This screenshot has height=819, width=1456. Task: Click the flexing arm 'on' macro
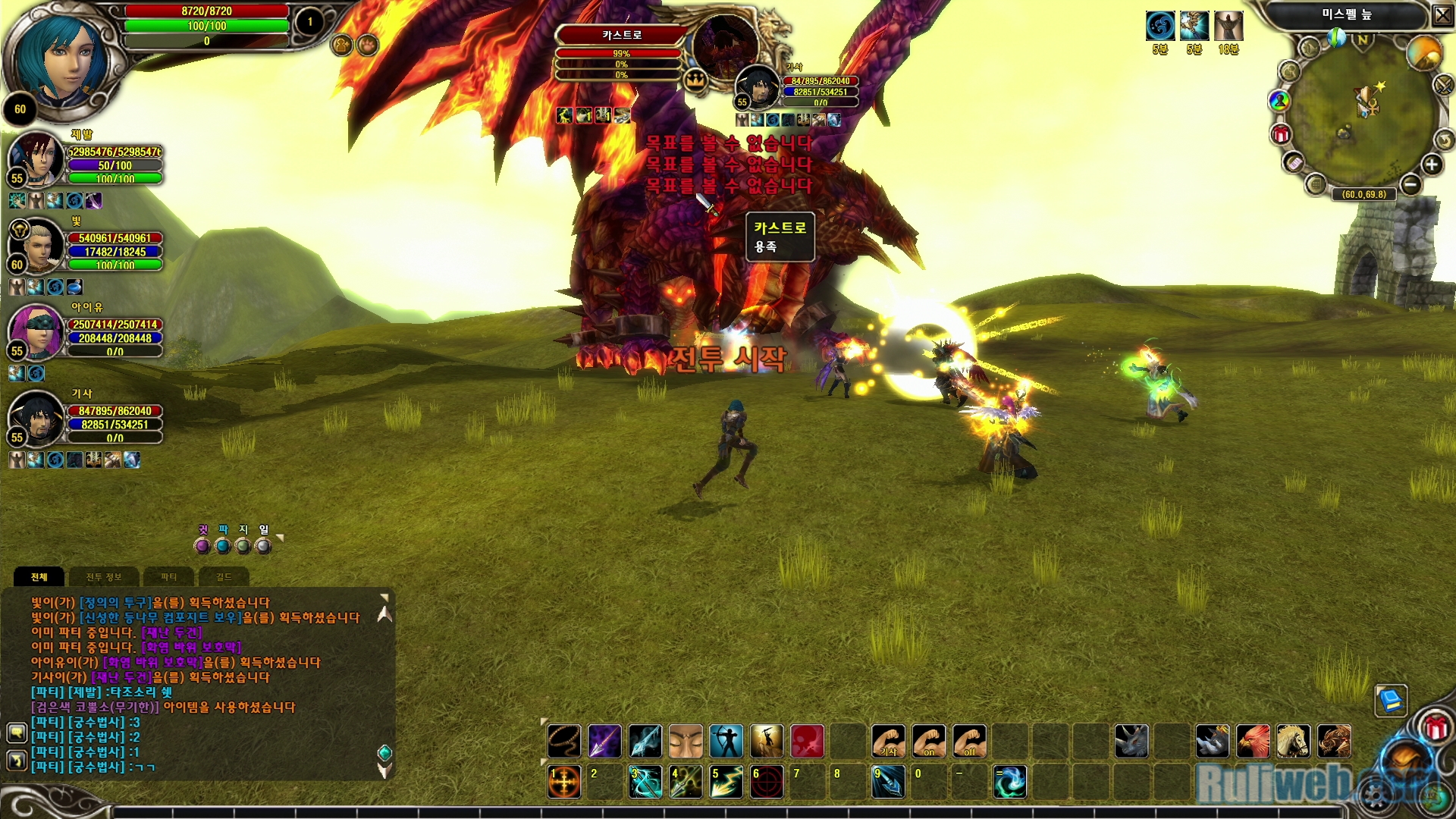929,741
